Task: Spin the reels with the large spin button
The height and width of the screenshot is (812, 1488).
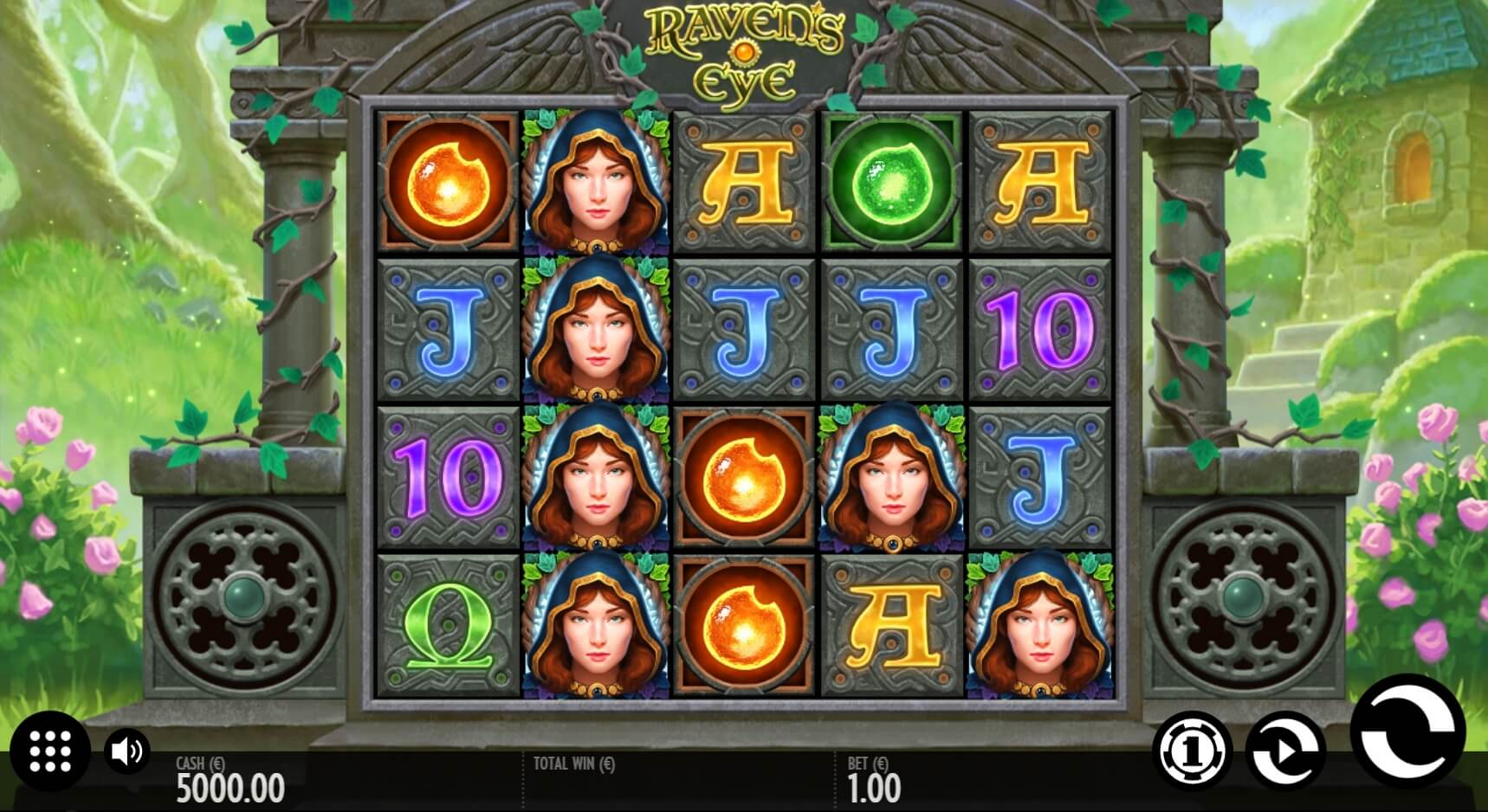Action: [1407, 732]
